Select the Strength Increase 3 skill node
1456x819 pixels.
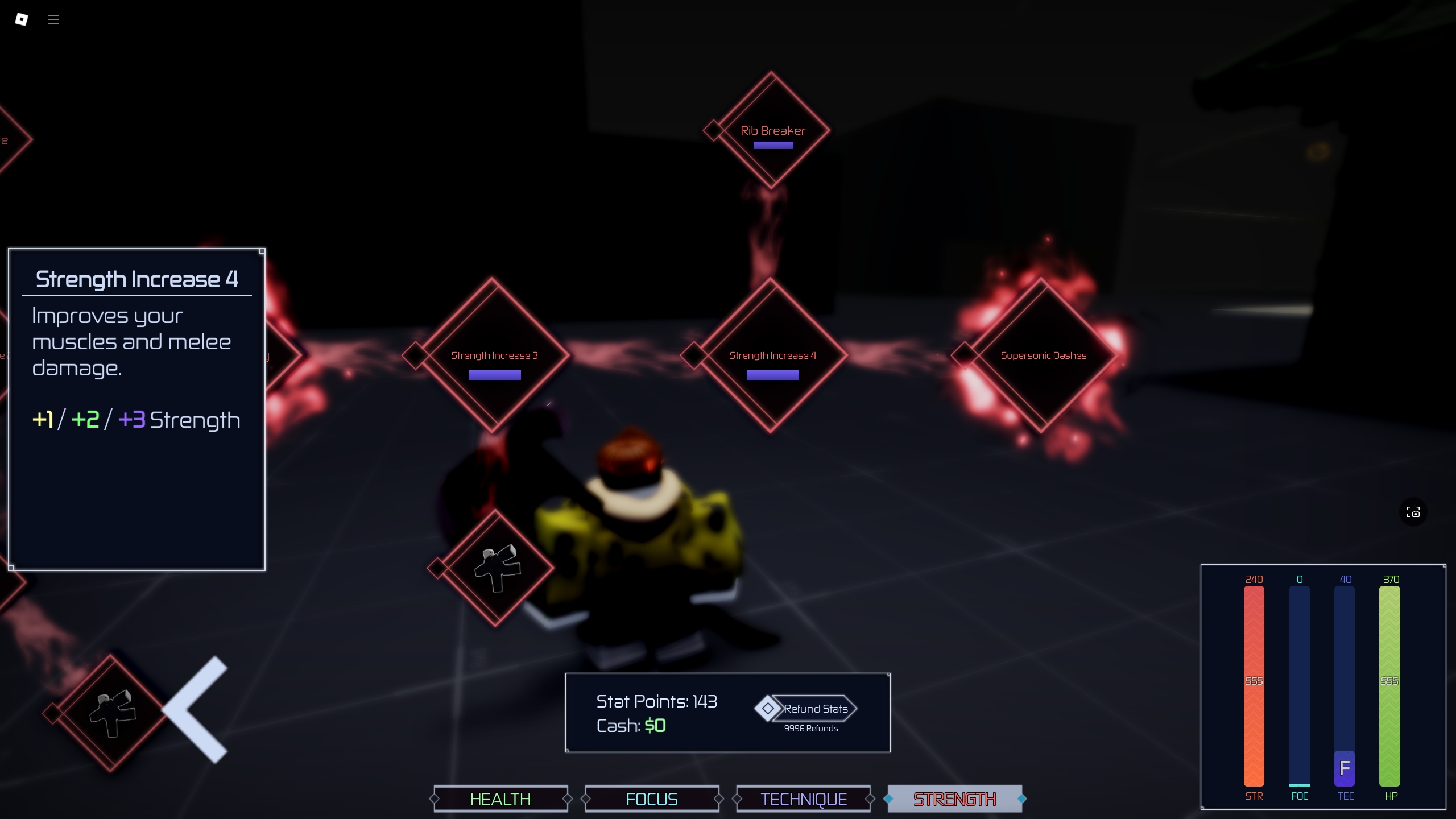click(x=494, y=355)
